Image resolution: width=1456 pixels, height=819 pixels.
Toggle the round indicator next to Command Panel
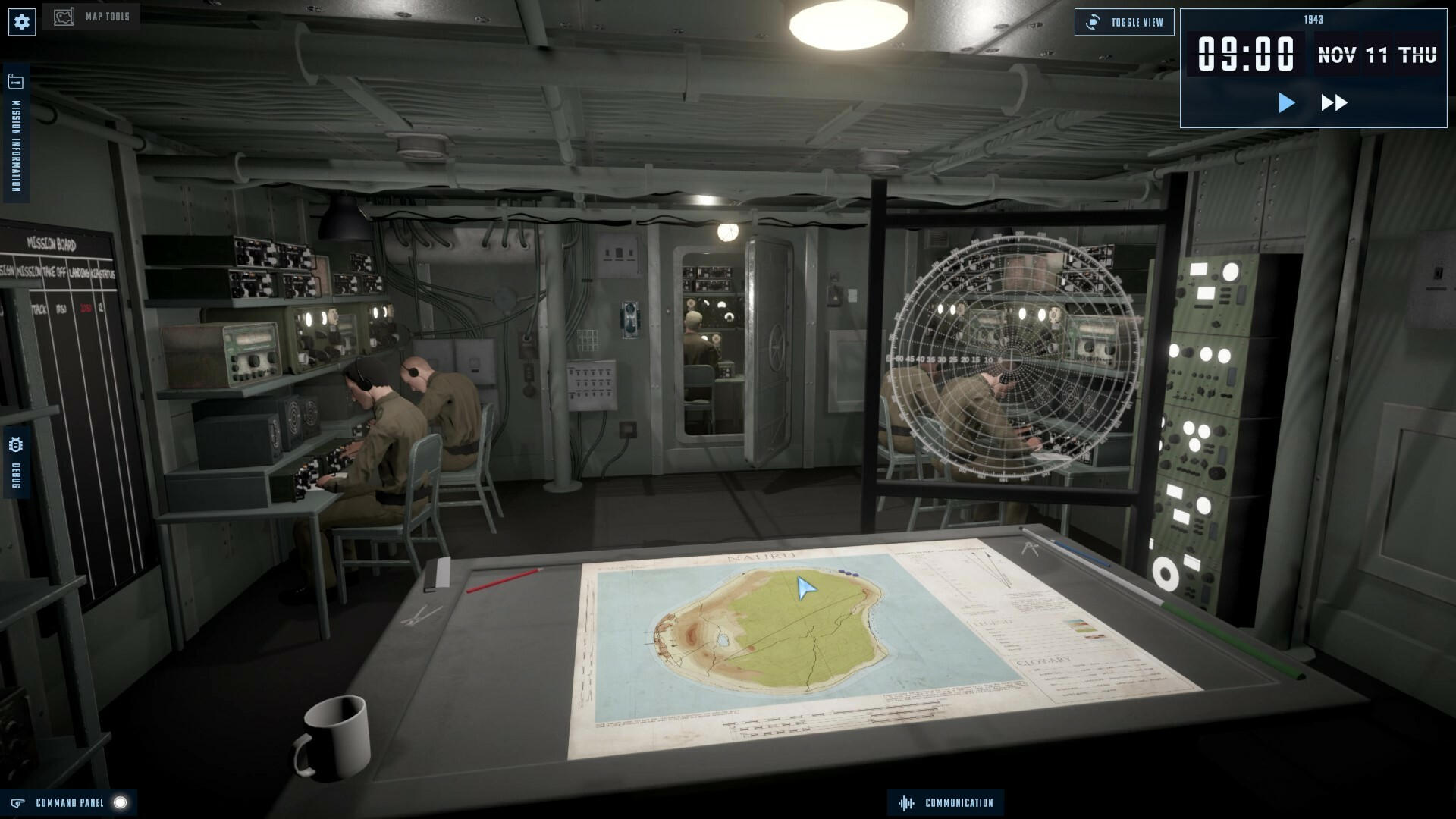coord(119,802)
